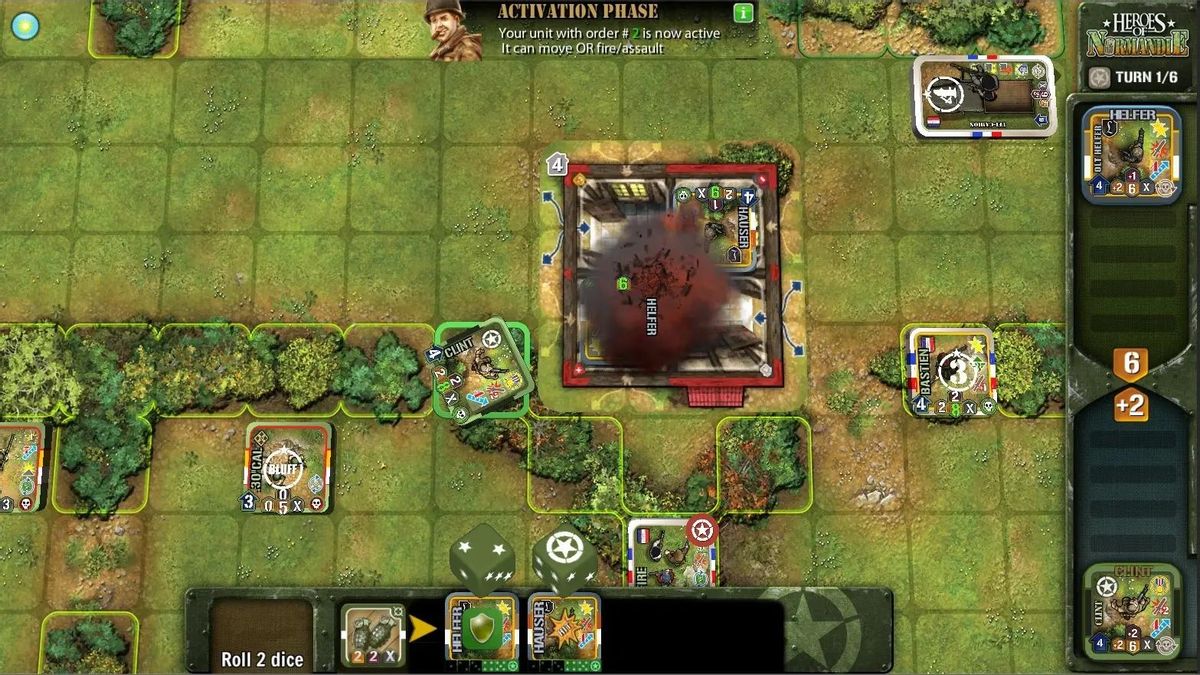1200x675 pixels.
Task: Click the Helfer card in the side panel
Action: tap(1131, 155)
